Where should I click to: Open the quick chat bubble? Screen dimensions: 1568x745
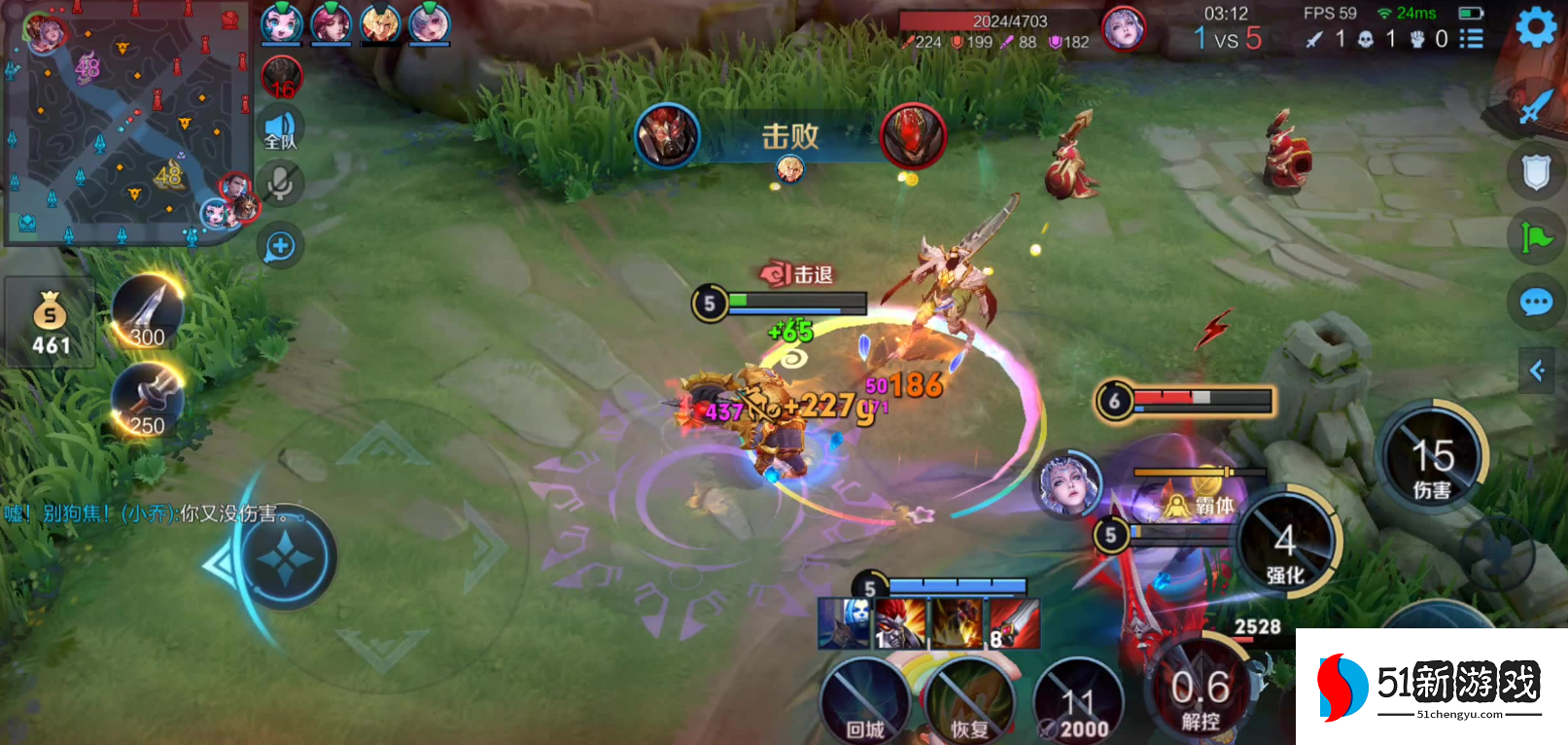[1536, 302]
